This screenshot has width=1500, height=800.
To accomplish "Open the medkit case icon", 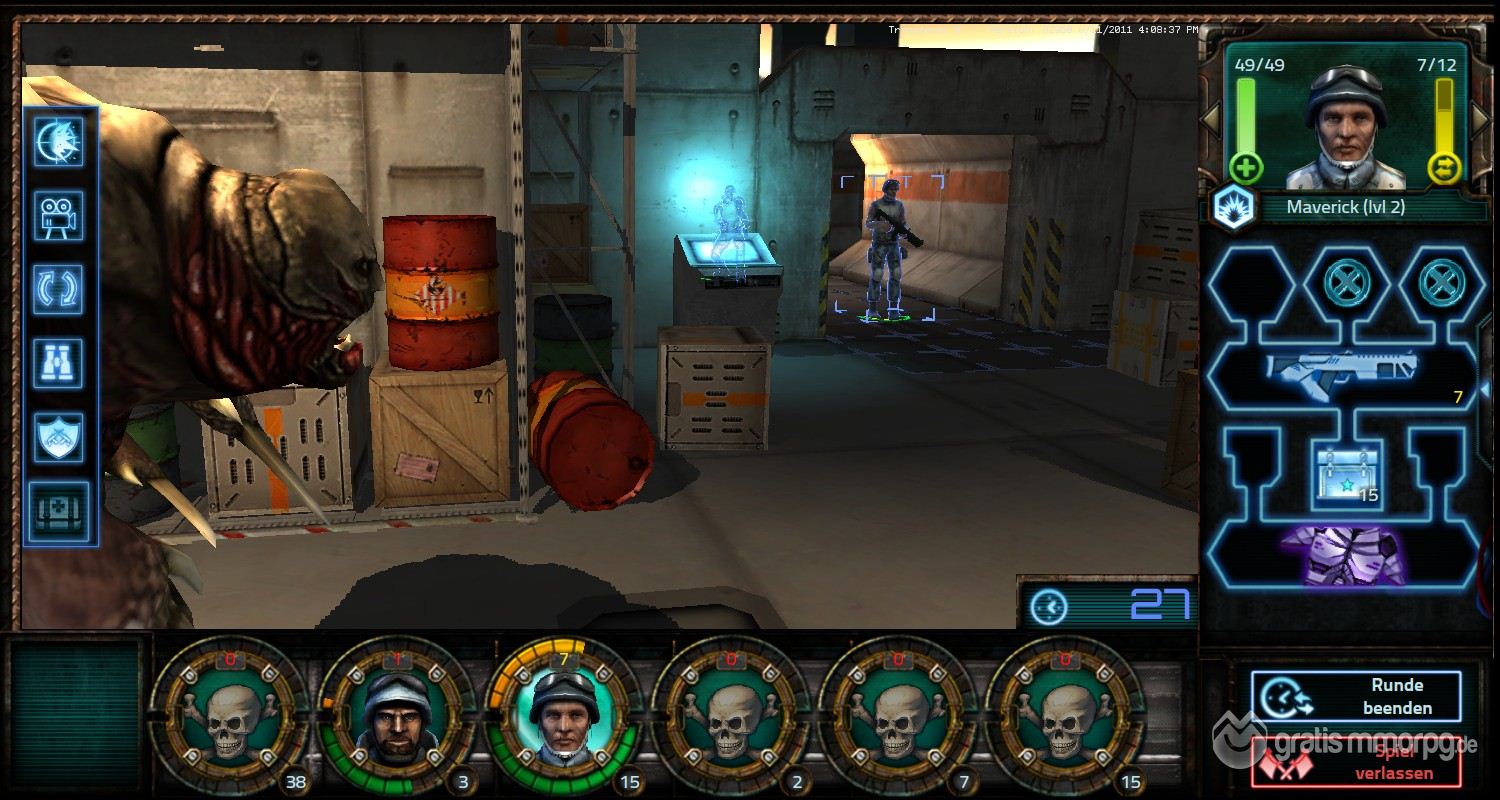I will click(x=59, y=510).
